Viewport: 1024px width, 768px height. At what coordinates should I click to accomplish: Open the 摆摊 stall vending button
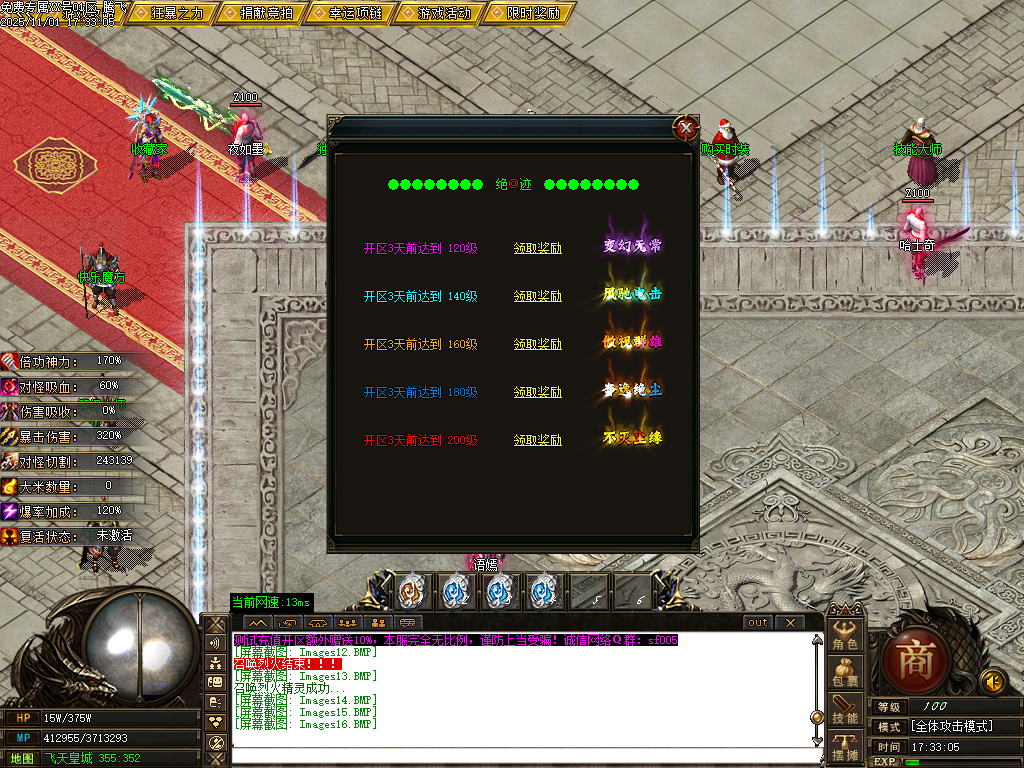pos(845,748)
